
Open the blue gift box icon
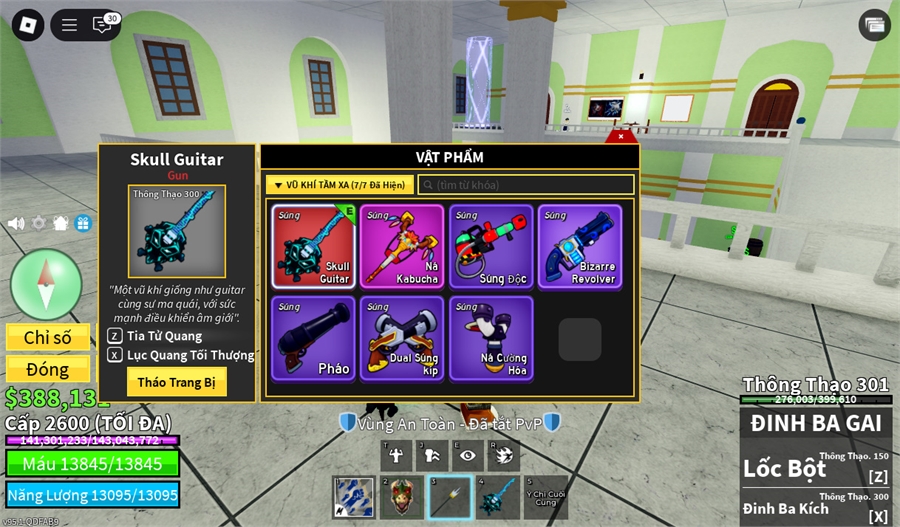coord(83,223)
